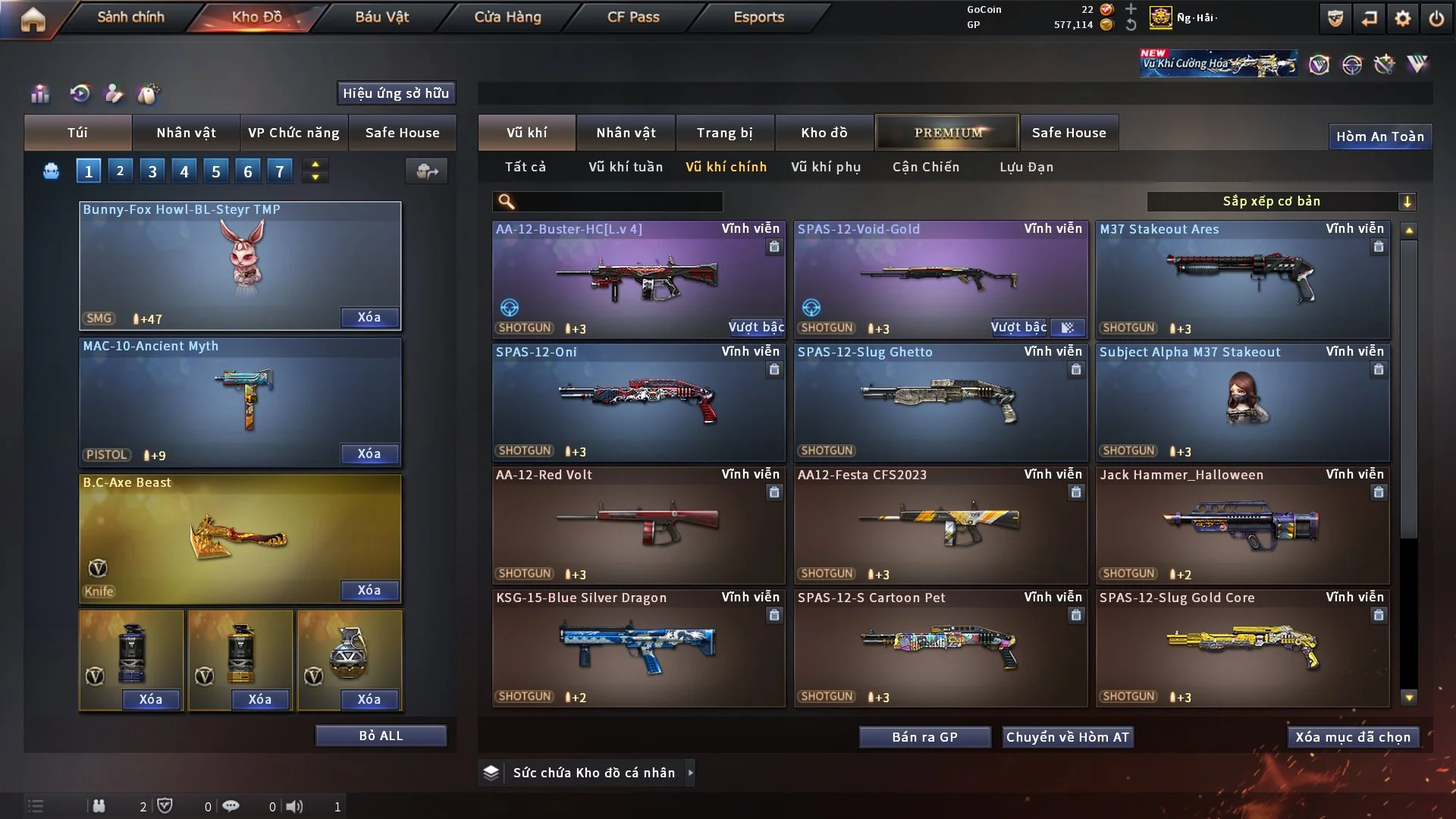Screen dimensions: 1456x819
Task: Click the Bán ra GP button
Action: 924,737
